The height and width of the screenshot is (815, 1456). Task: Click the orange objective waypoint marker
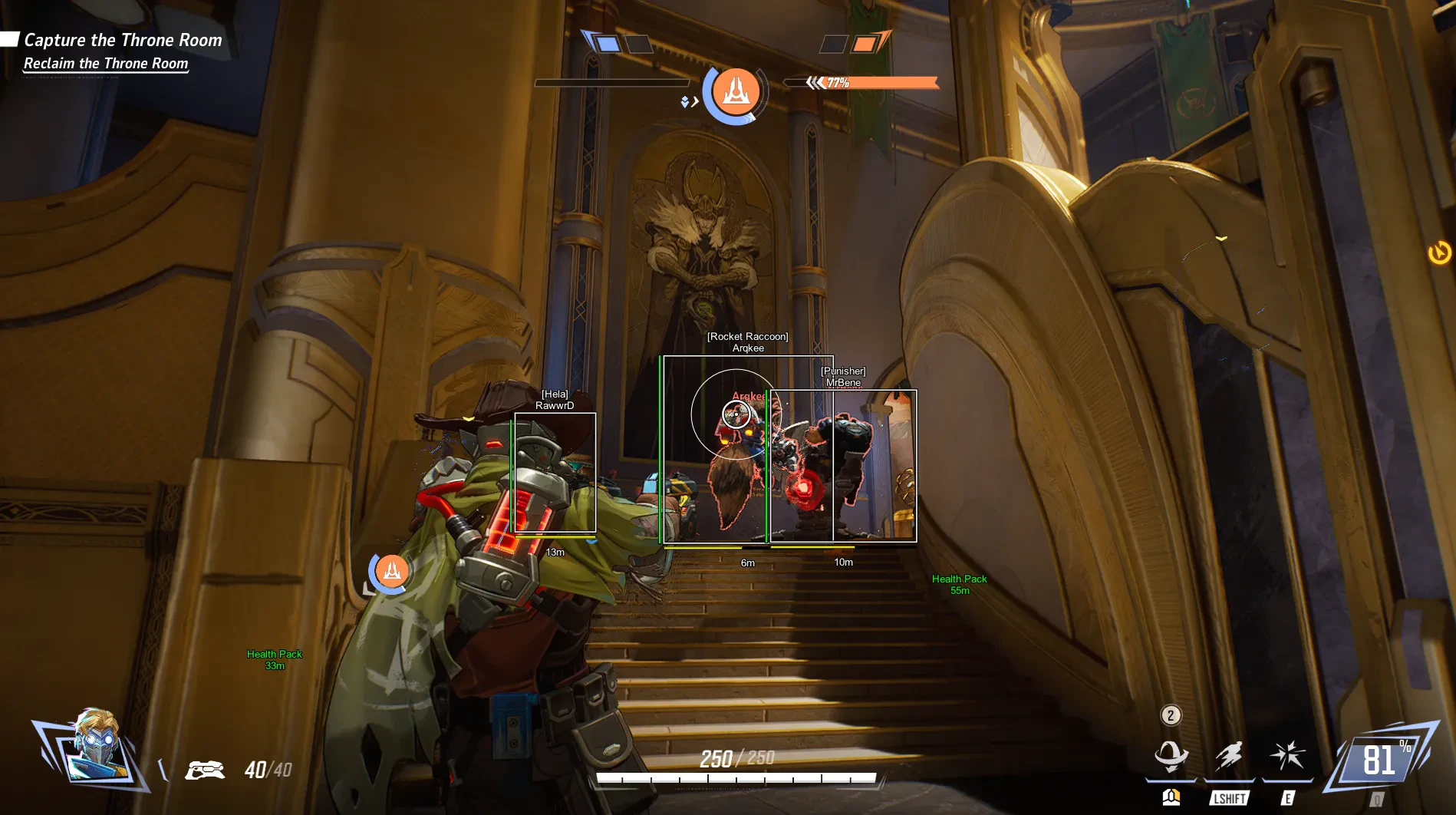391,571
